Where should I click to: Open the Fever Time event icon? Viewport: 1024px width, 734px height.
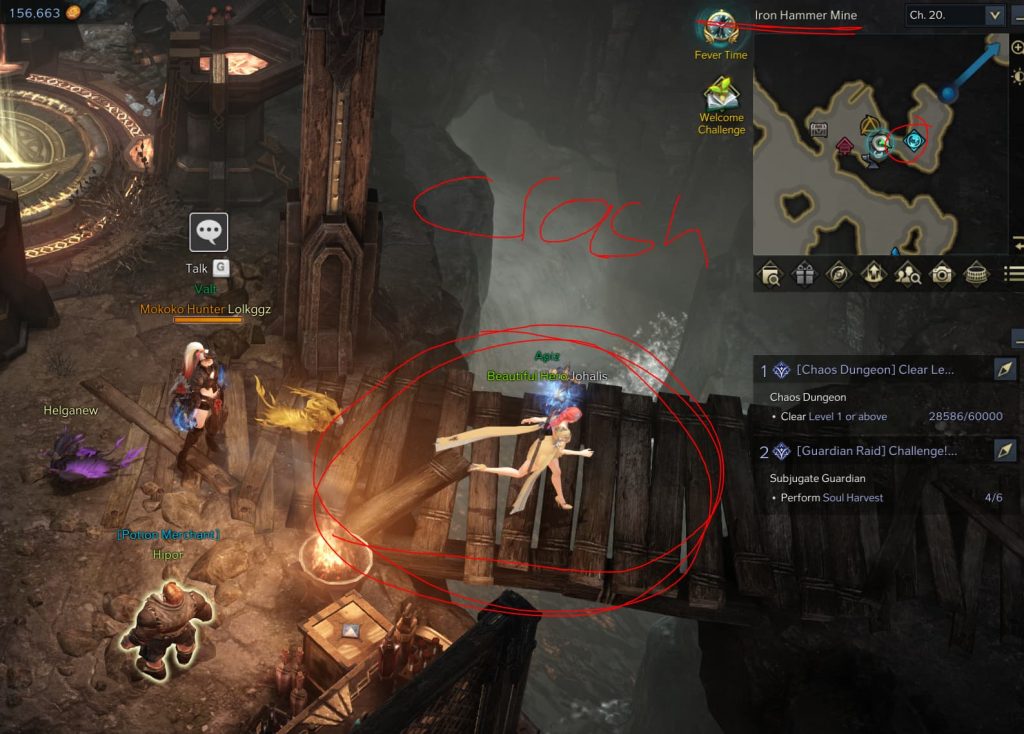point(720,29)
